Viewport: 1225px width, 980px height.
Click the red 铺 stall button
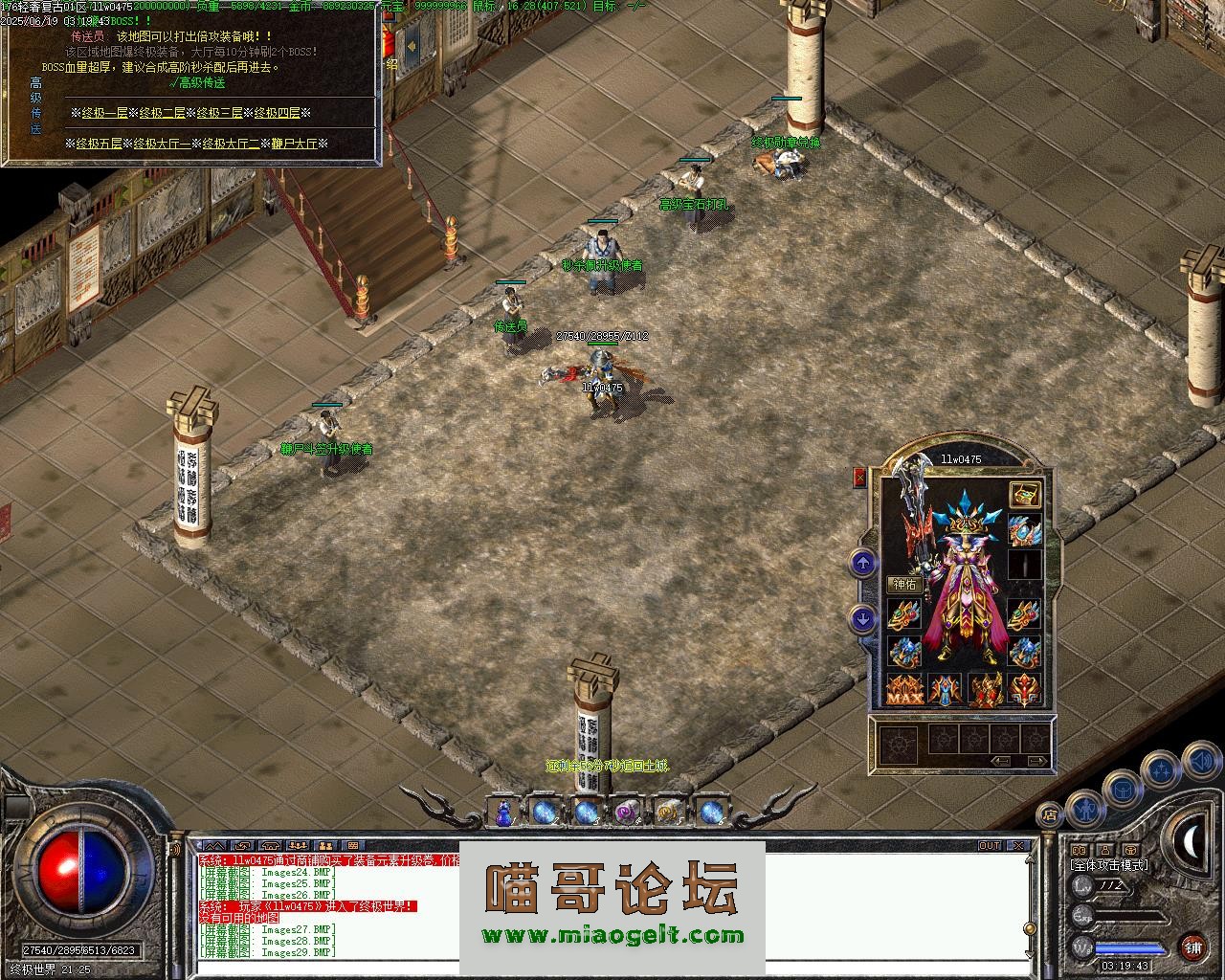point(1192,947)
